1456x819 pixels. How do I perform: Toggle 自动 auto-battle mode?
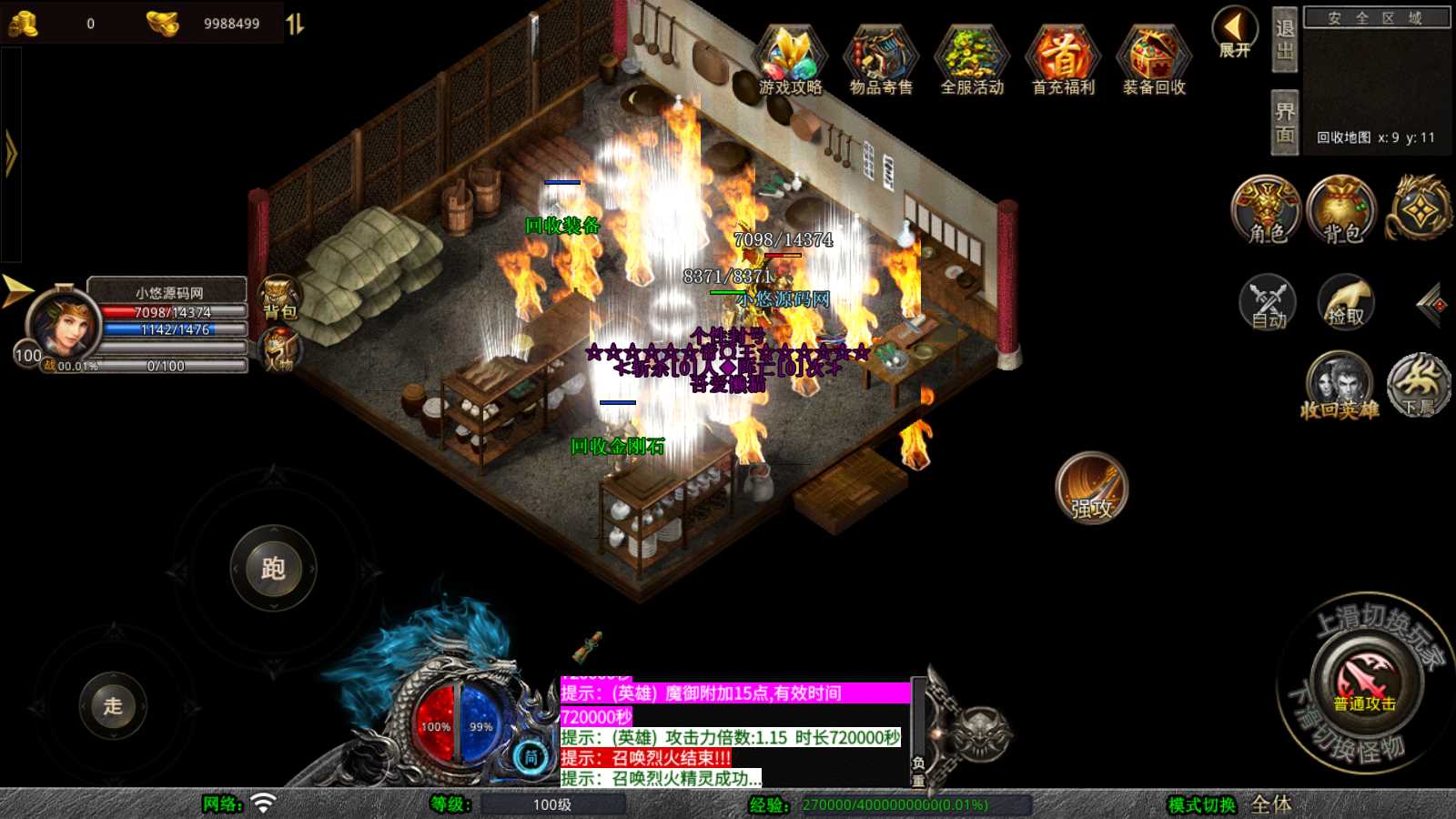[1268, 302]
